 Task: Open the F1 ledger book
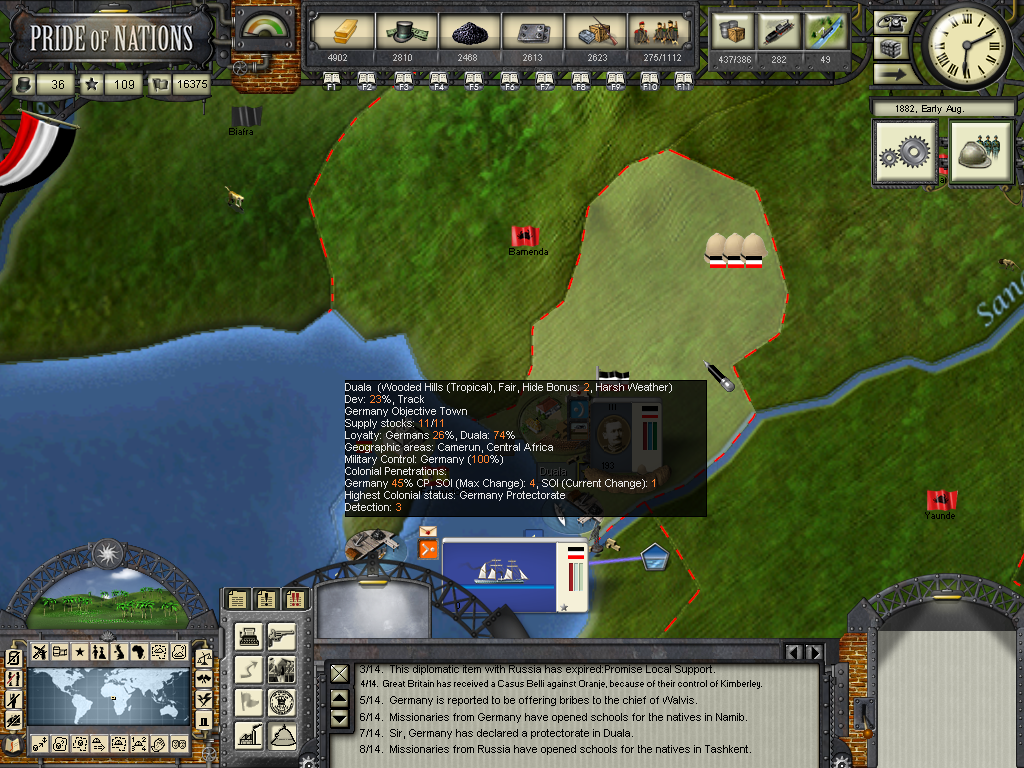point(332,80)
